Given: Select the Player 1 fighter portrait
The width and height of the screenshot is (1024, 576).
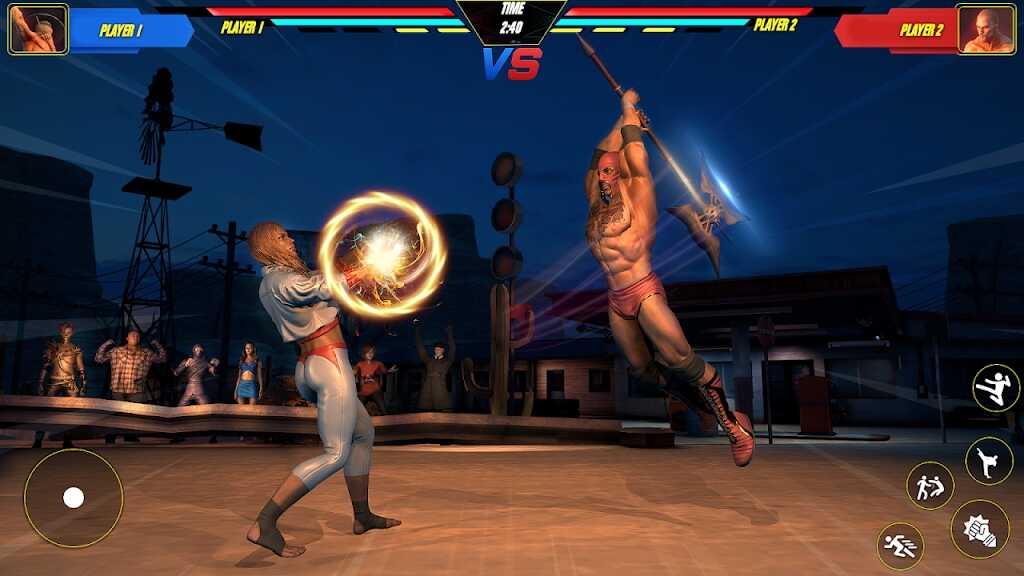Looking at the screenshot, I should pyautogui.click(x=38, y=29).
